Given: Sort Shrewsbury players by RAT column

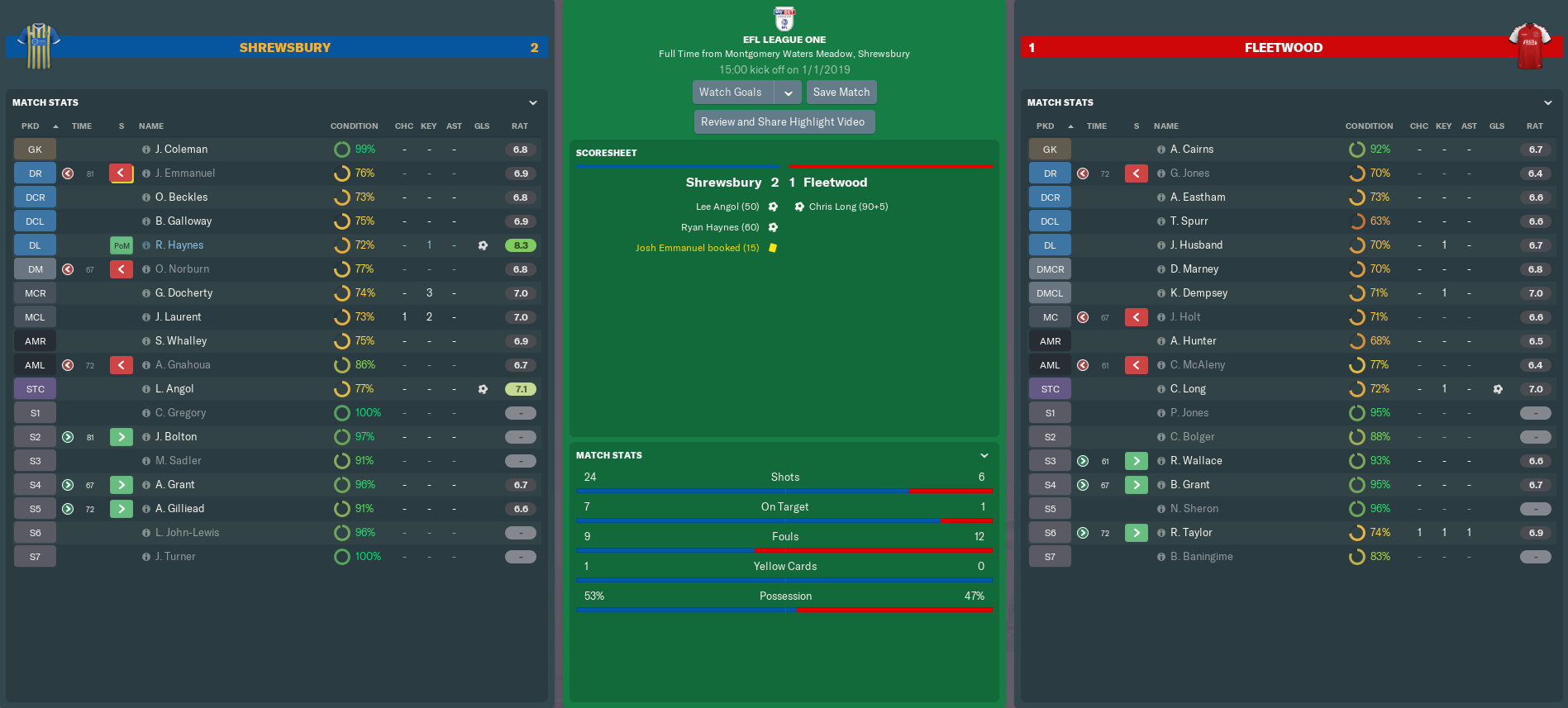Looking at the screenshot, I should coord(519,126).
